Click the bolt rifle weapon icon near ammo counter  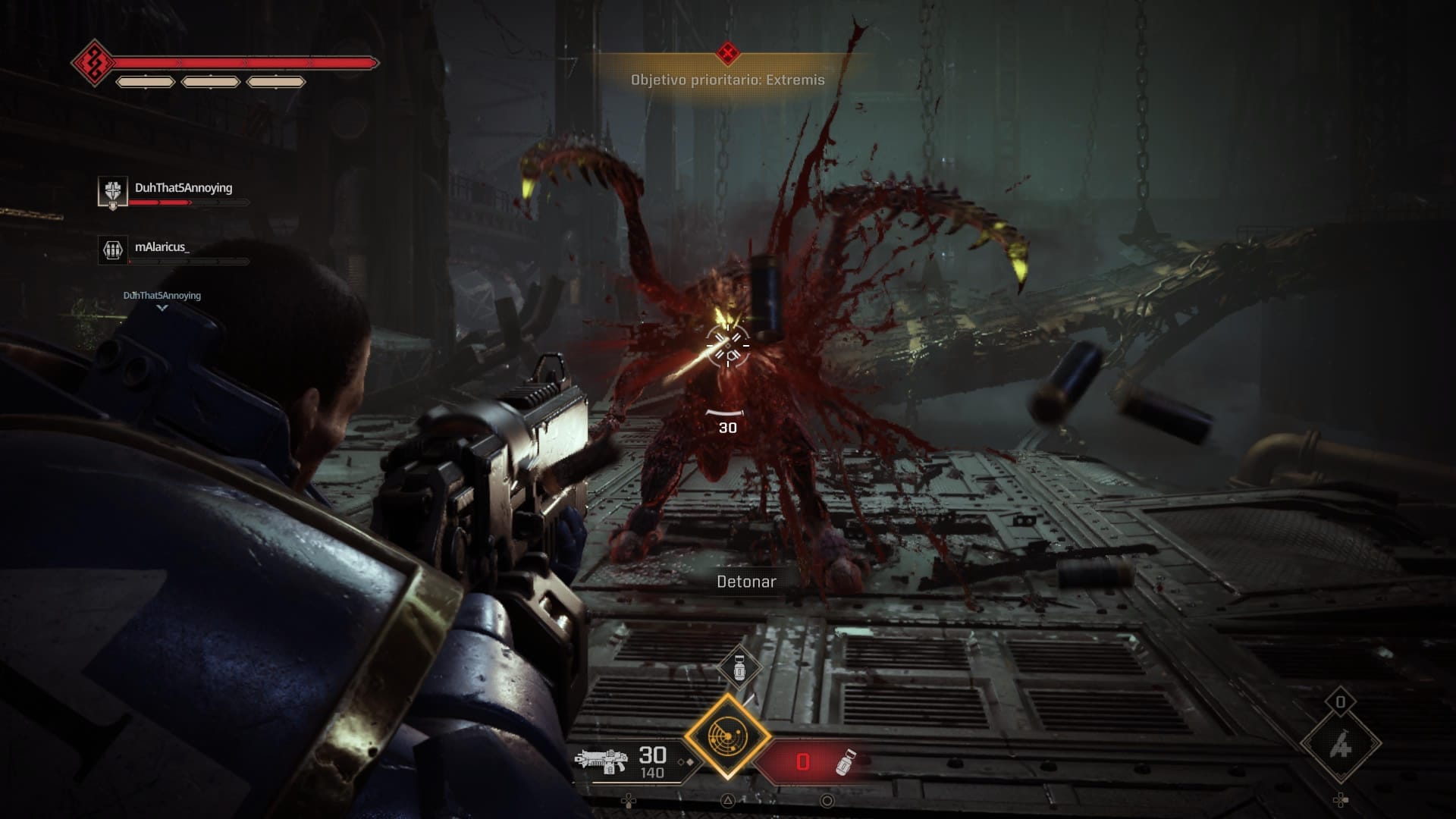[603, 763]
